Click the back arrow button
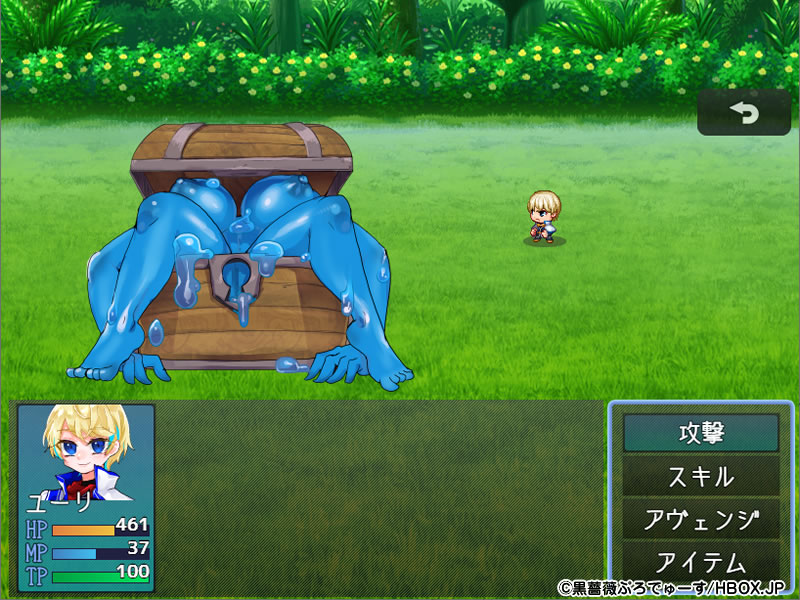Image resolution: width=800 pixels, height=600 pixels. (x=743, y=113)
